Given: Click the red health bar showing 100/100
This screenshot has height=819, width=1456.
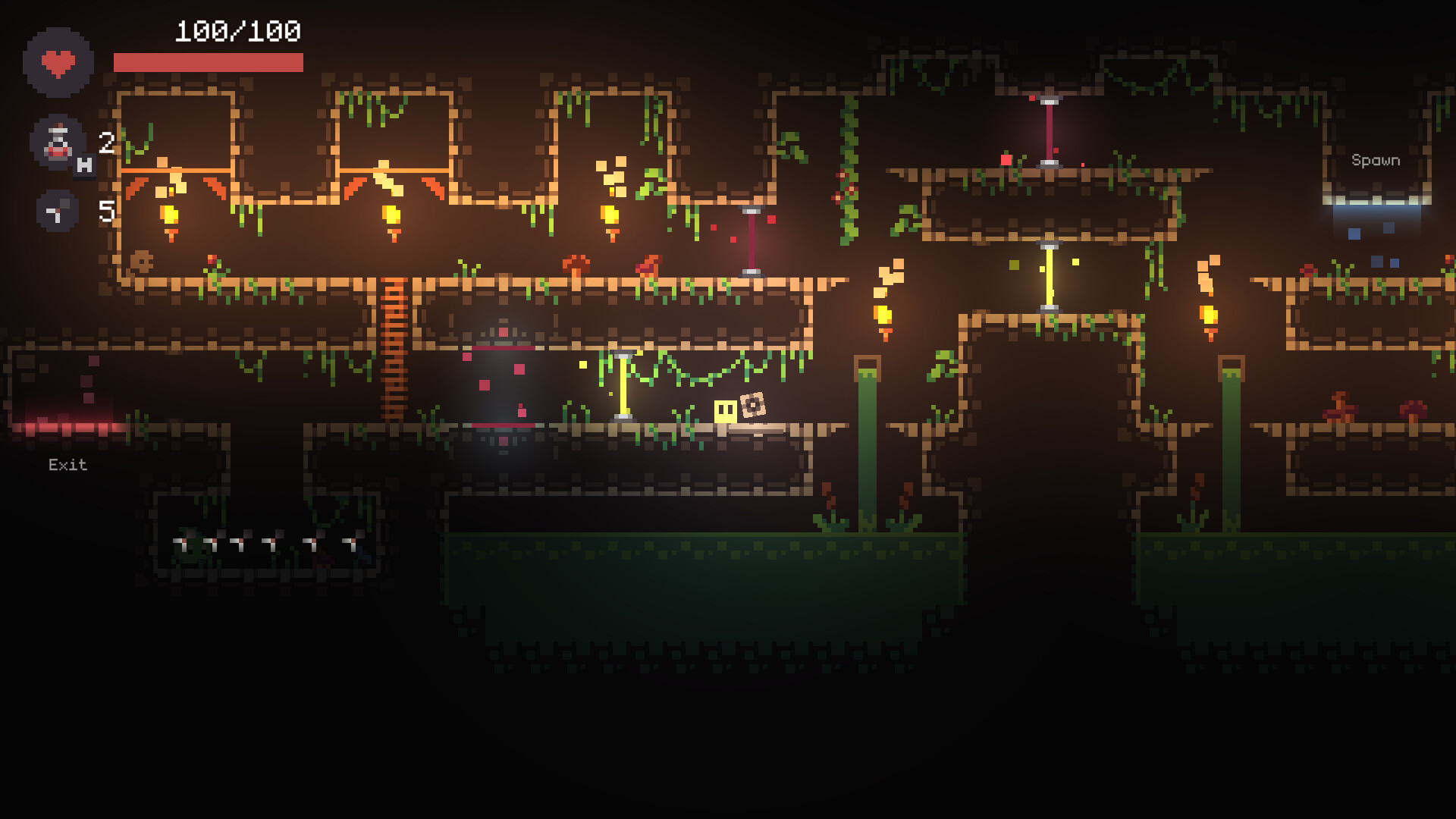Looking at the screenshot, I should pyautogui.click(x=209, y=61).
